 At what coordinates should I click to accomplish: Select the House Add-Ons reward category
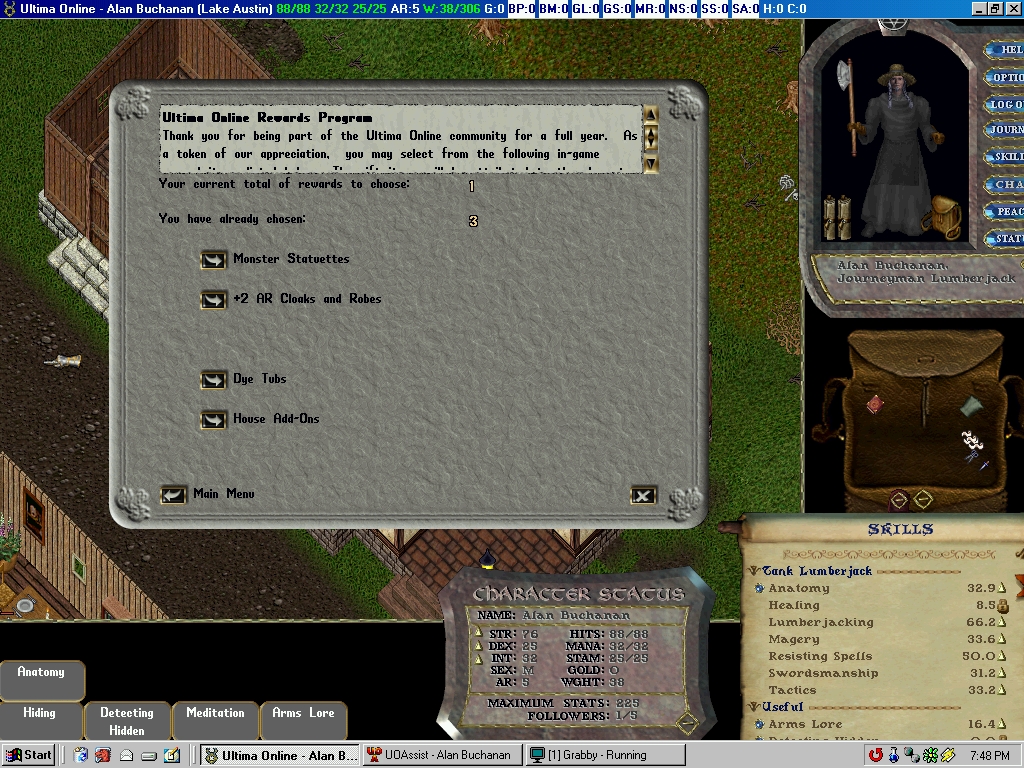coord(213,420)
